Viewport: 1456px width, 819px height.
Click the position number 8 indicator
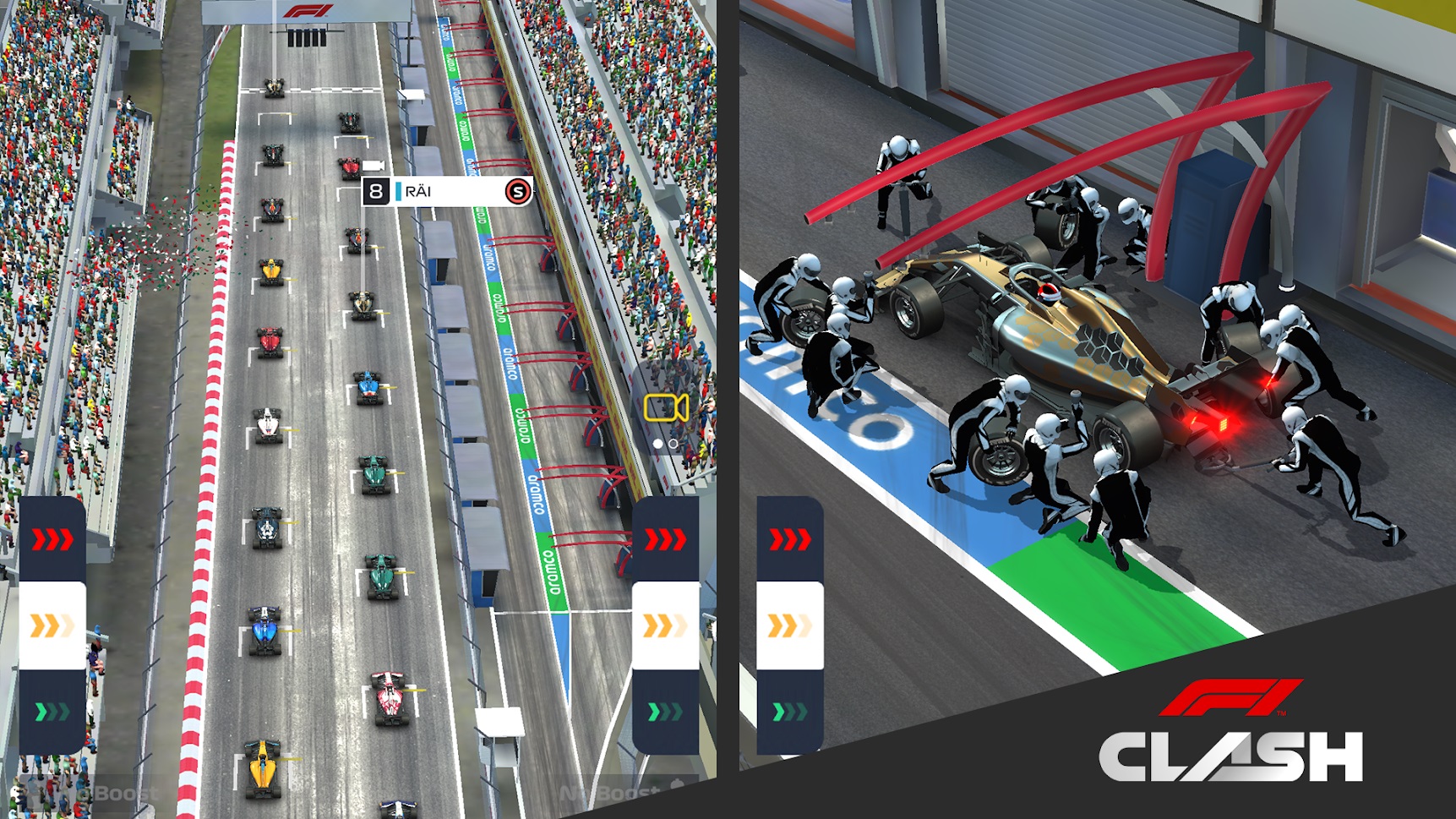[x=374, y=190]
